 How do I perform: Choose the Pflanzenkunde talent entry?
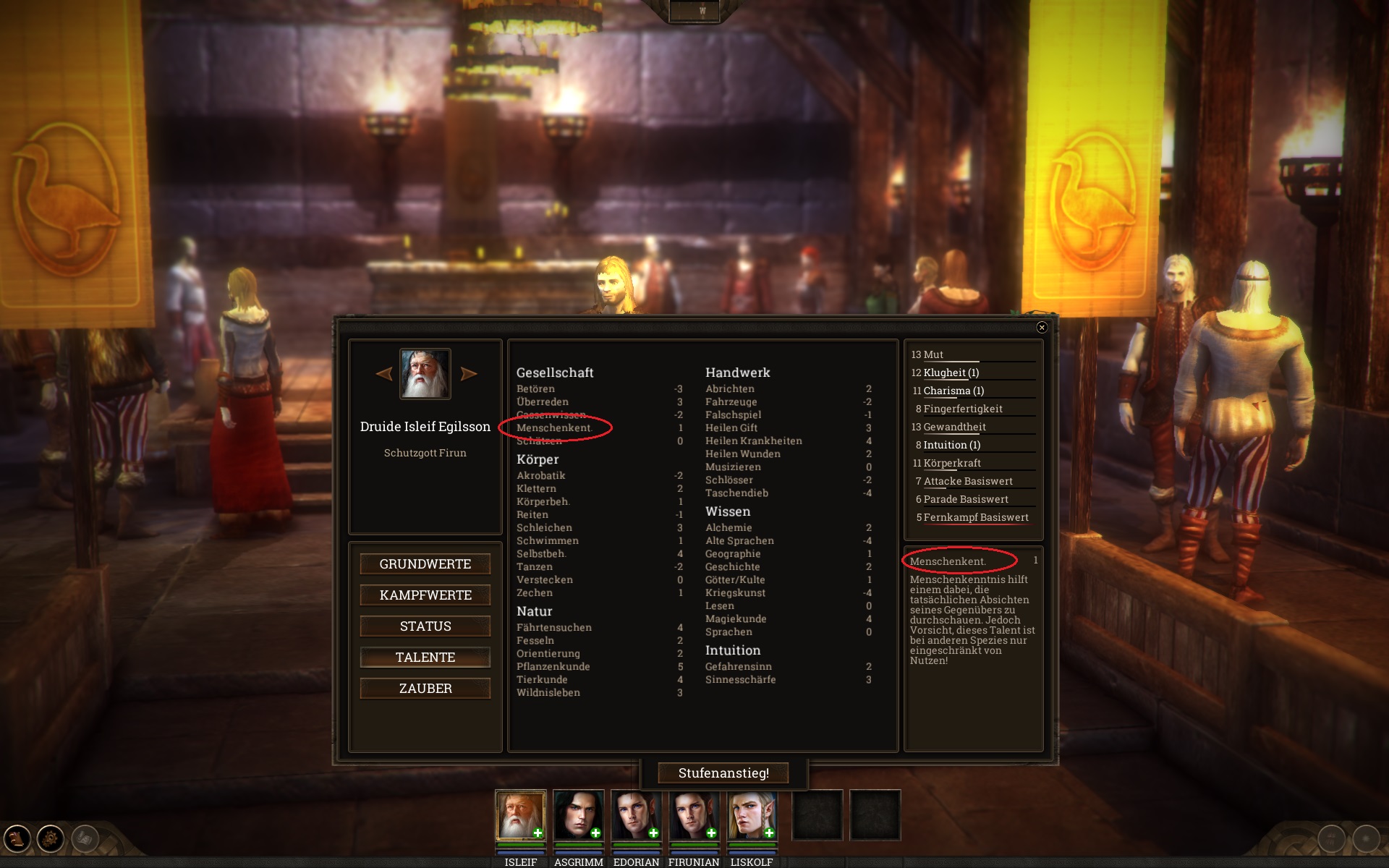(x=553, y=667)
